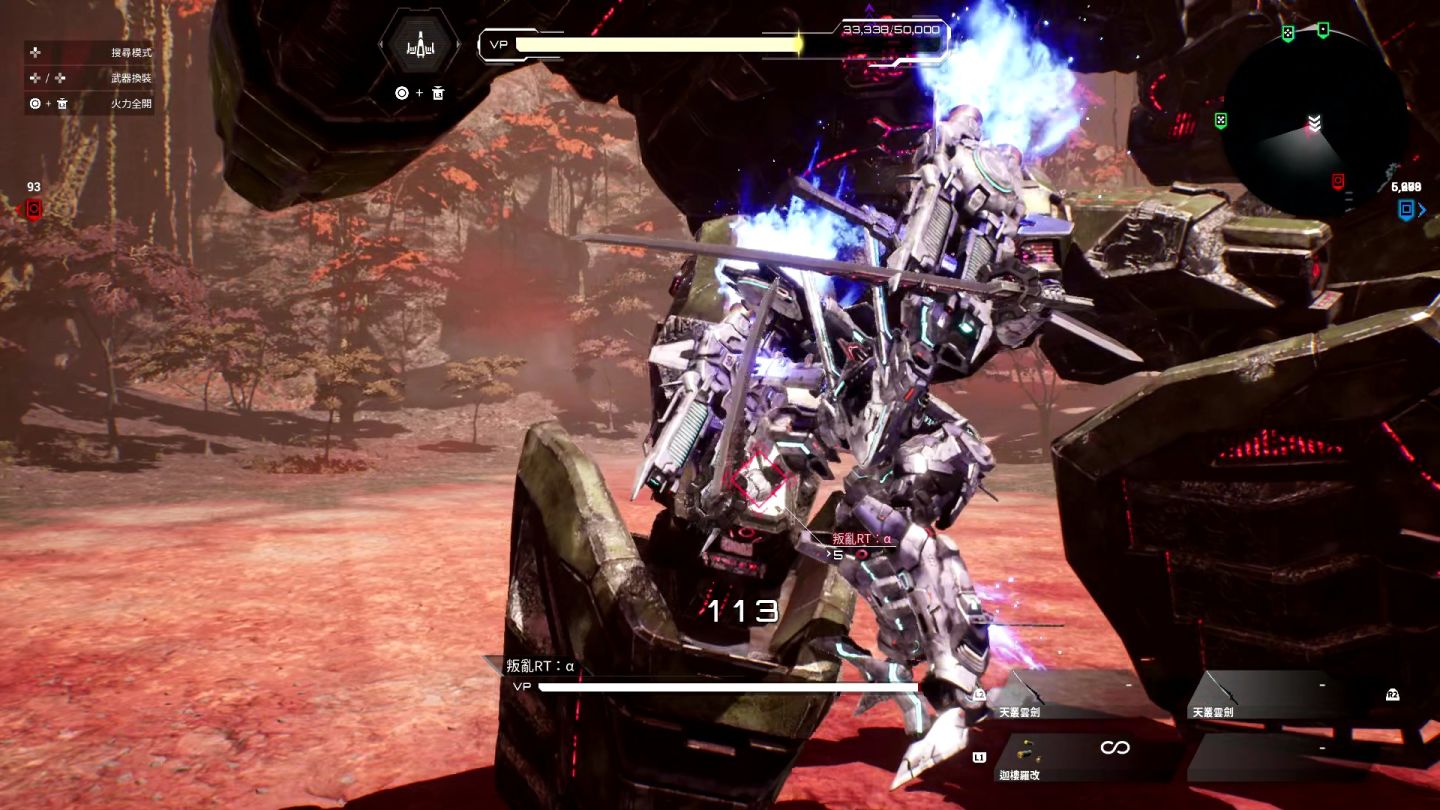Select the red enemy marker on the radar
1440x810 pixels.
pyautogui.click(x=1338, y=181)
